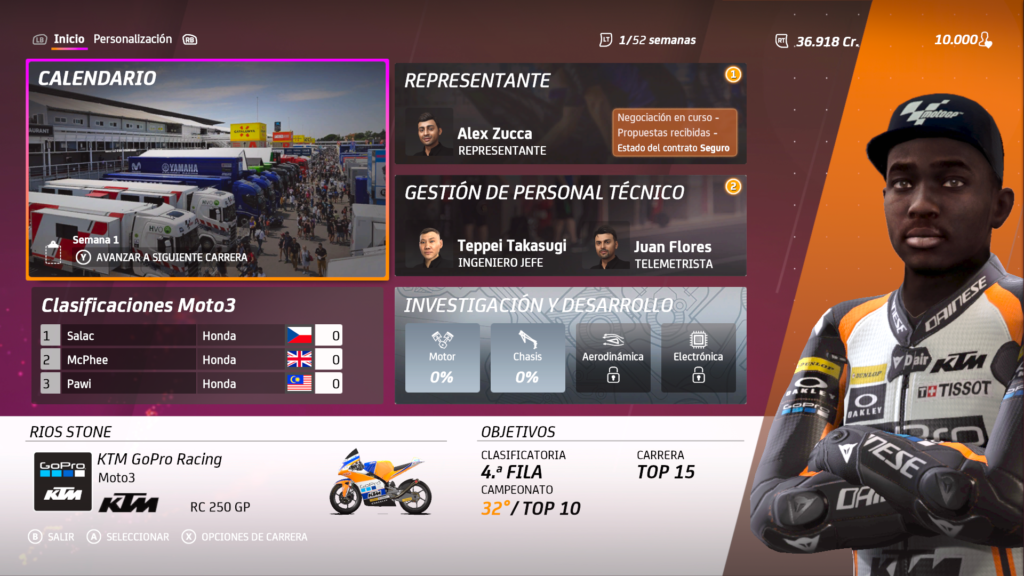
Task: Open the Clasificaciones Moto3 standings
Action: click(139, 305)
